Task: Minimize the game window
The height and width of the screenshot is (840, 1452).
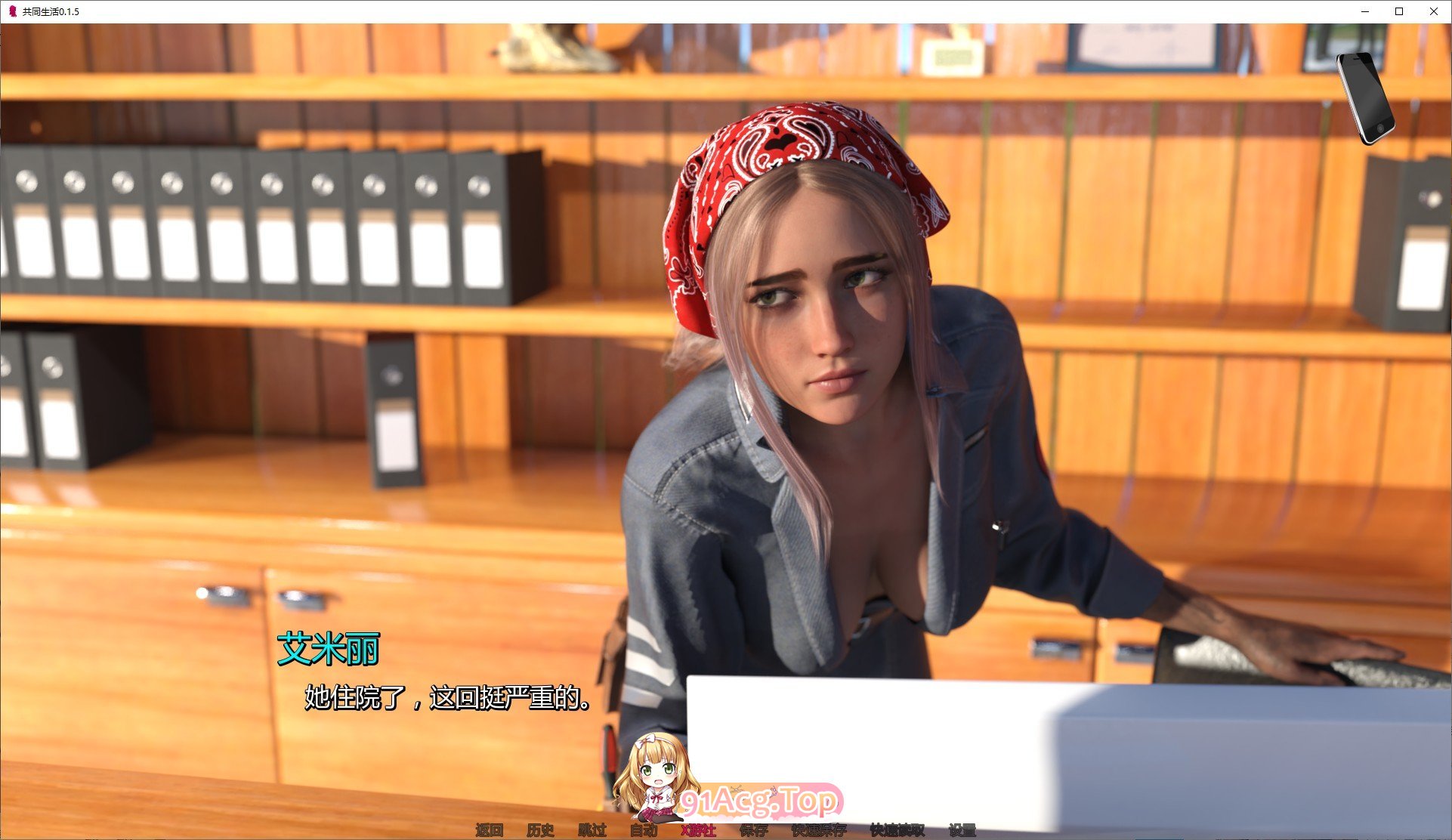Action: tap(1366, 11)
